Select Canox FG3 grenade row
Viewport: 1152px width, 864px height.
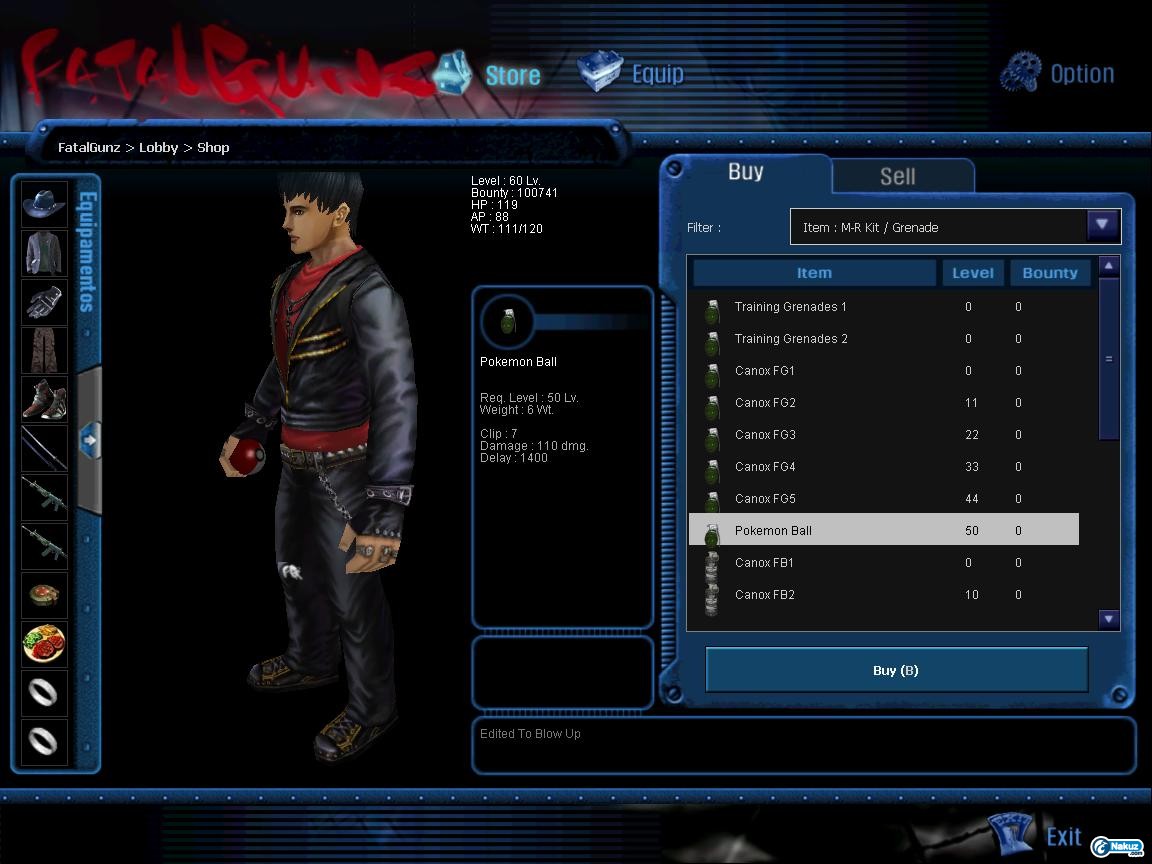[x=765, y=435]
